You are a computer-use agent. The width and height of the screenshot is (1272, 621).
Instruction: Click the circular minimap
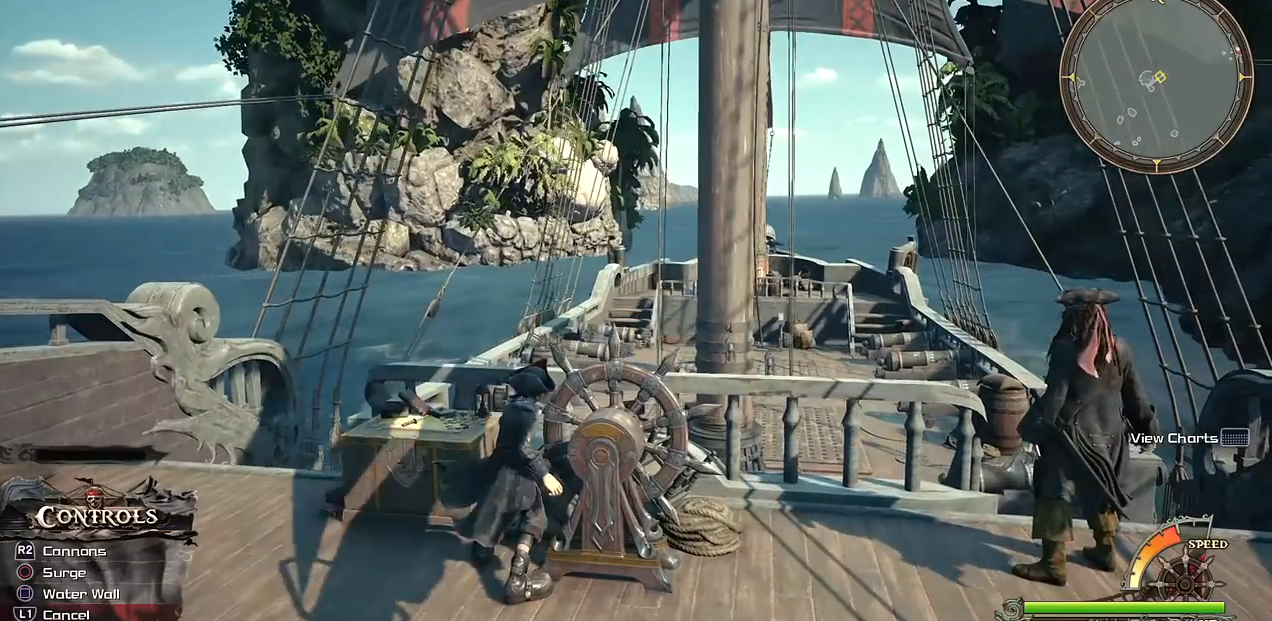tap(1156, 84)
